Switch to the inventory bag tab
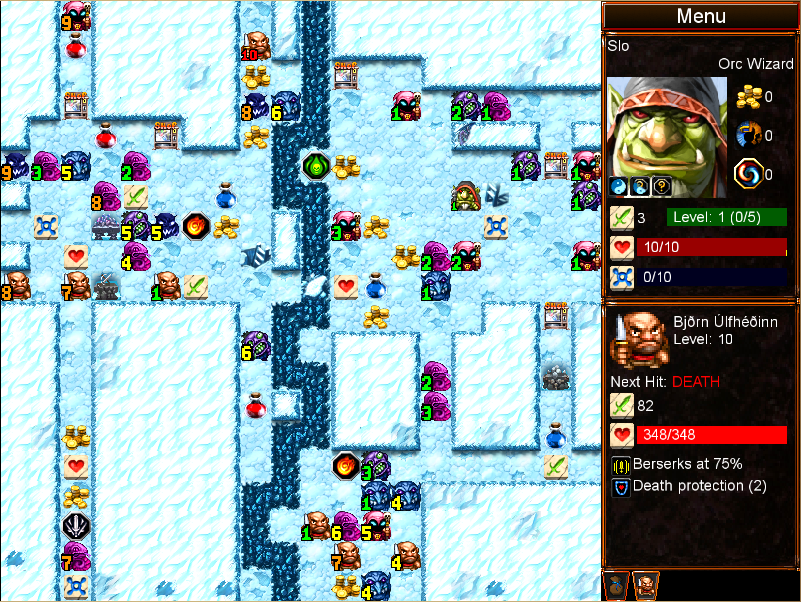The image size is (801, 602). [617, 585]
